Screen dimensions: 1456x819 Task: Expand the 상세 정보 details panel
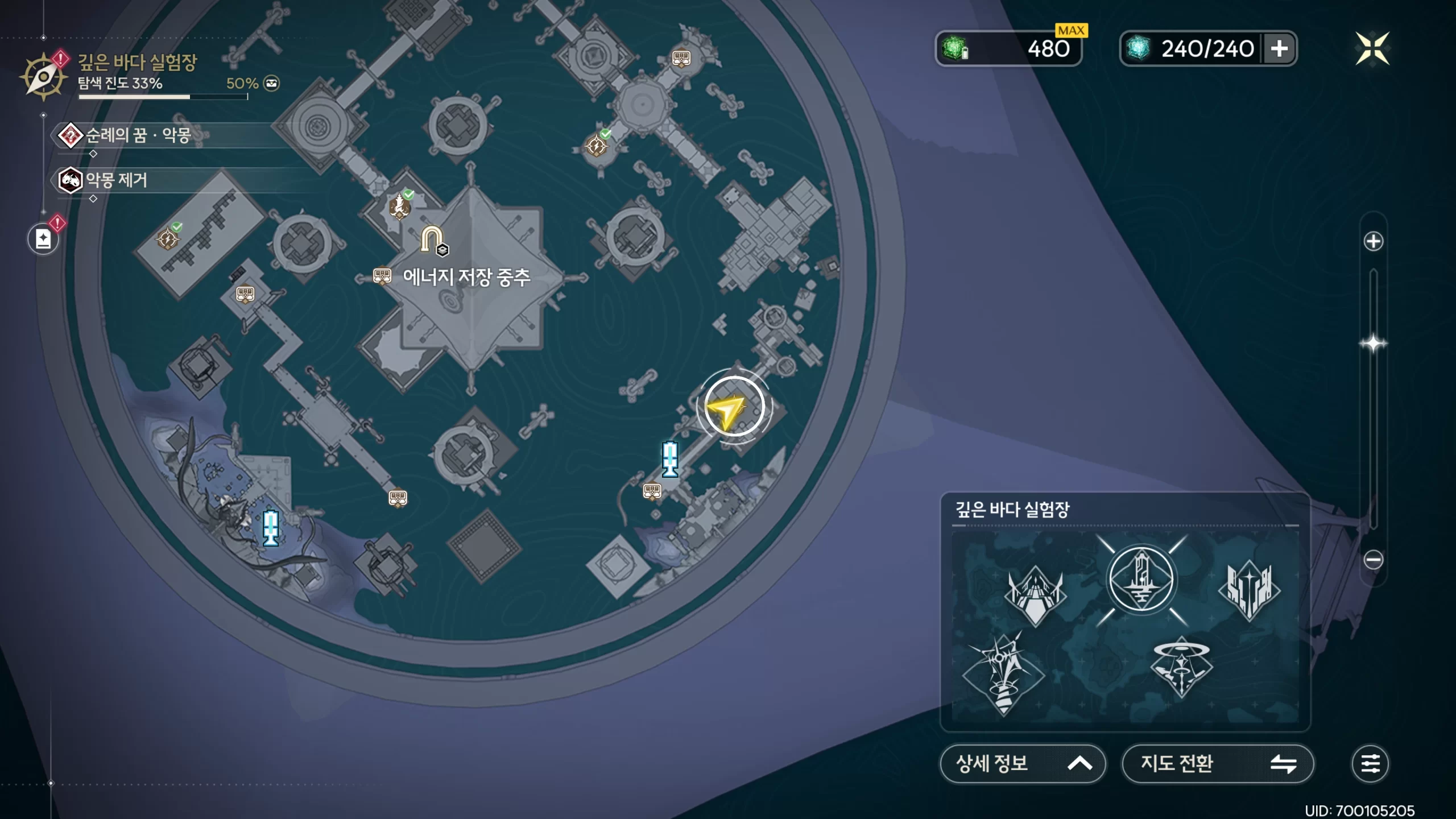(1022, 763)
